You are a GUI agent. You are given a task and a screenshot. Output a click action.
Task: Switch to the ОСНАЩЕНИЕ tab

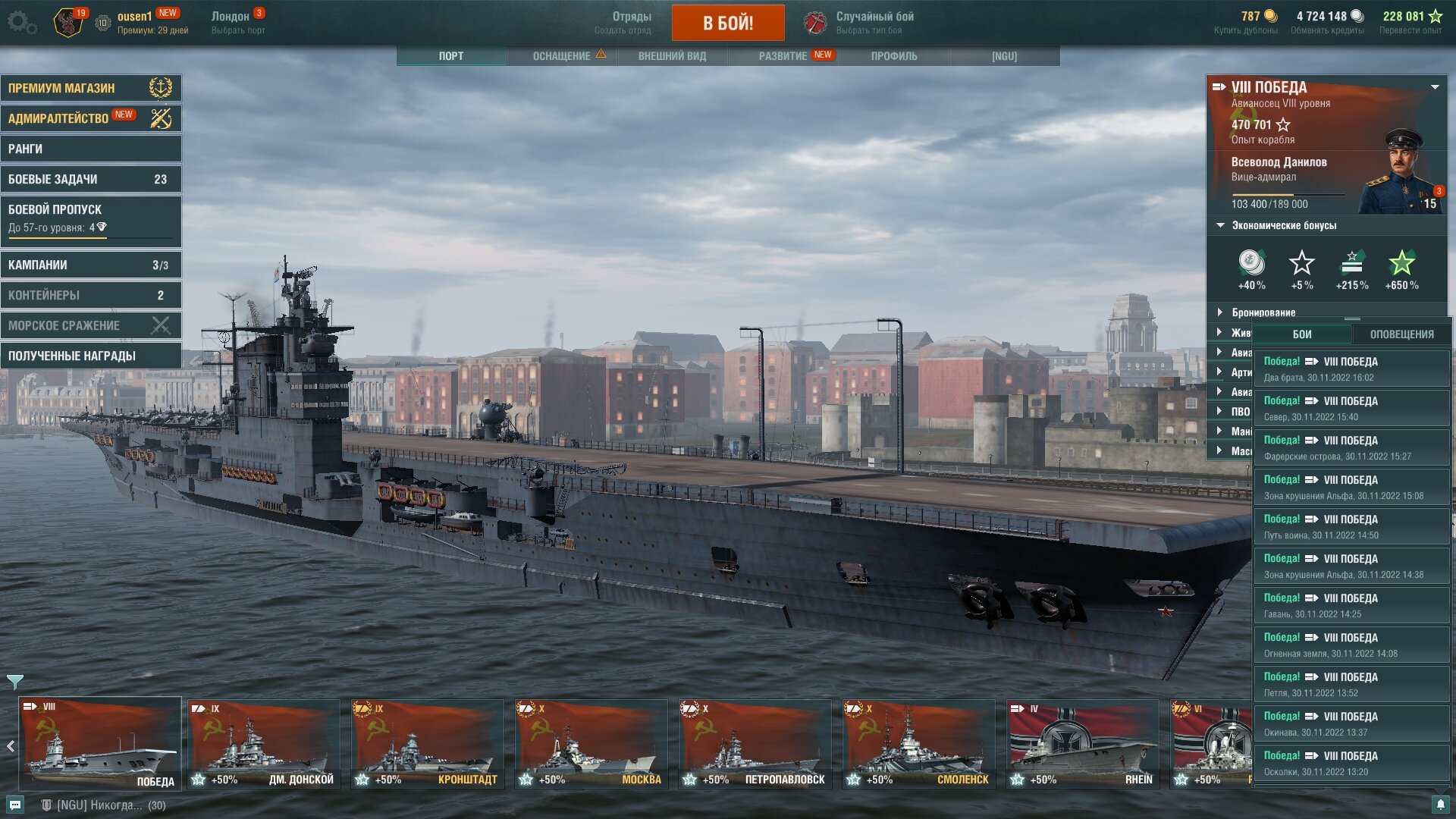point(562,56)
